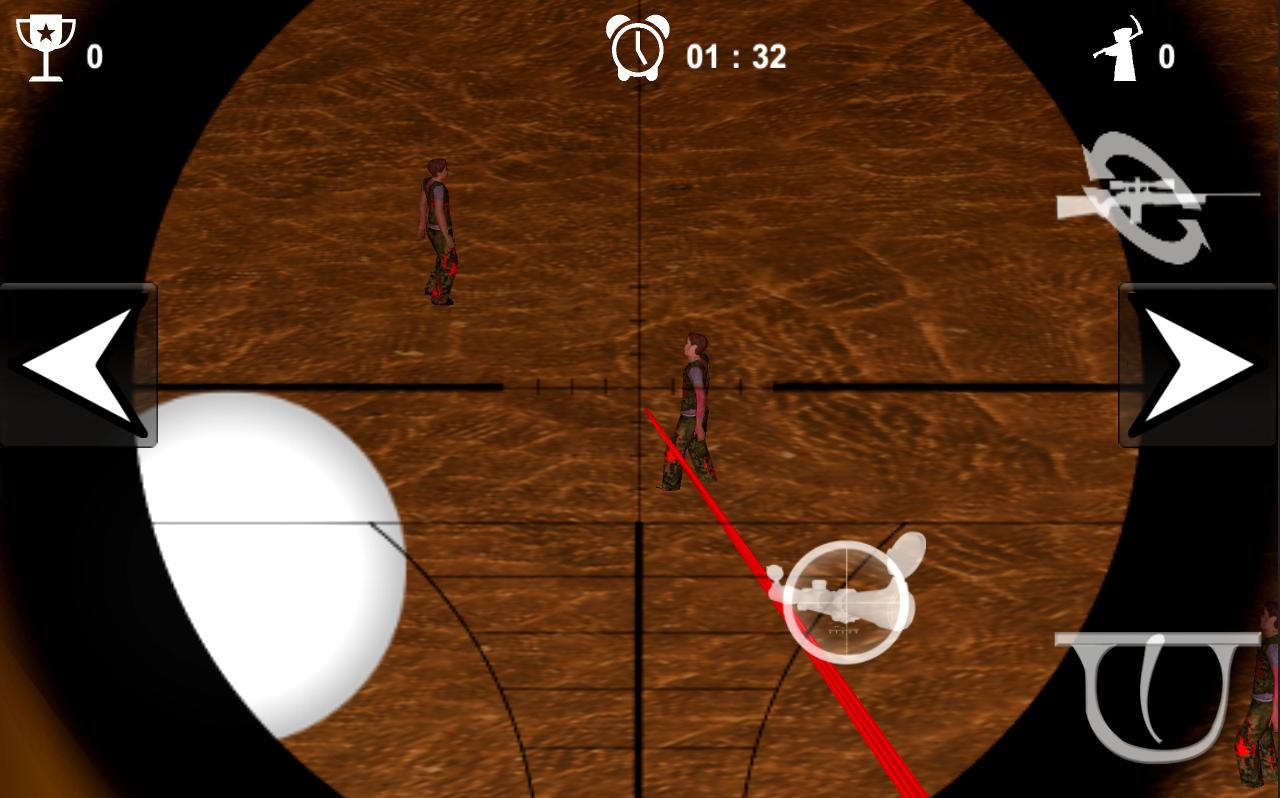This screenshot has height=798, width=1280.
Task: Click the crosshair center of the scope
Action: (x=637, y=385)
